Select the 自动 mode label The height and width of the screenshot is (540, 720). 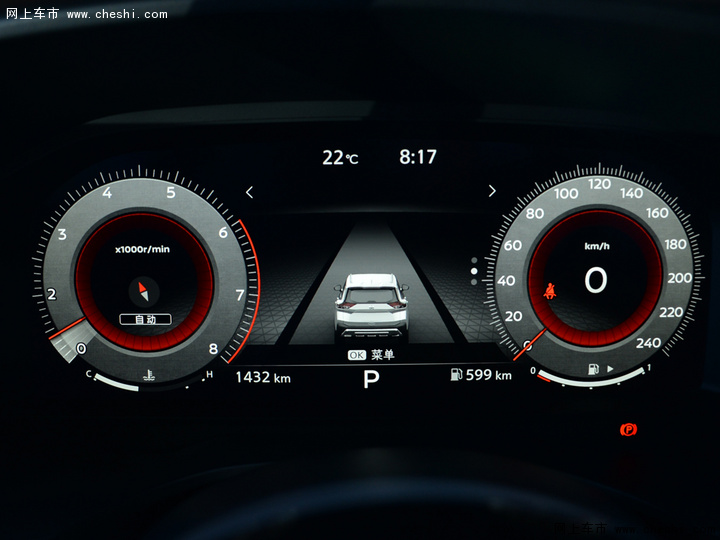click(145, 320)
